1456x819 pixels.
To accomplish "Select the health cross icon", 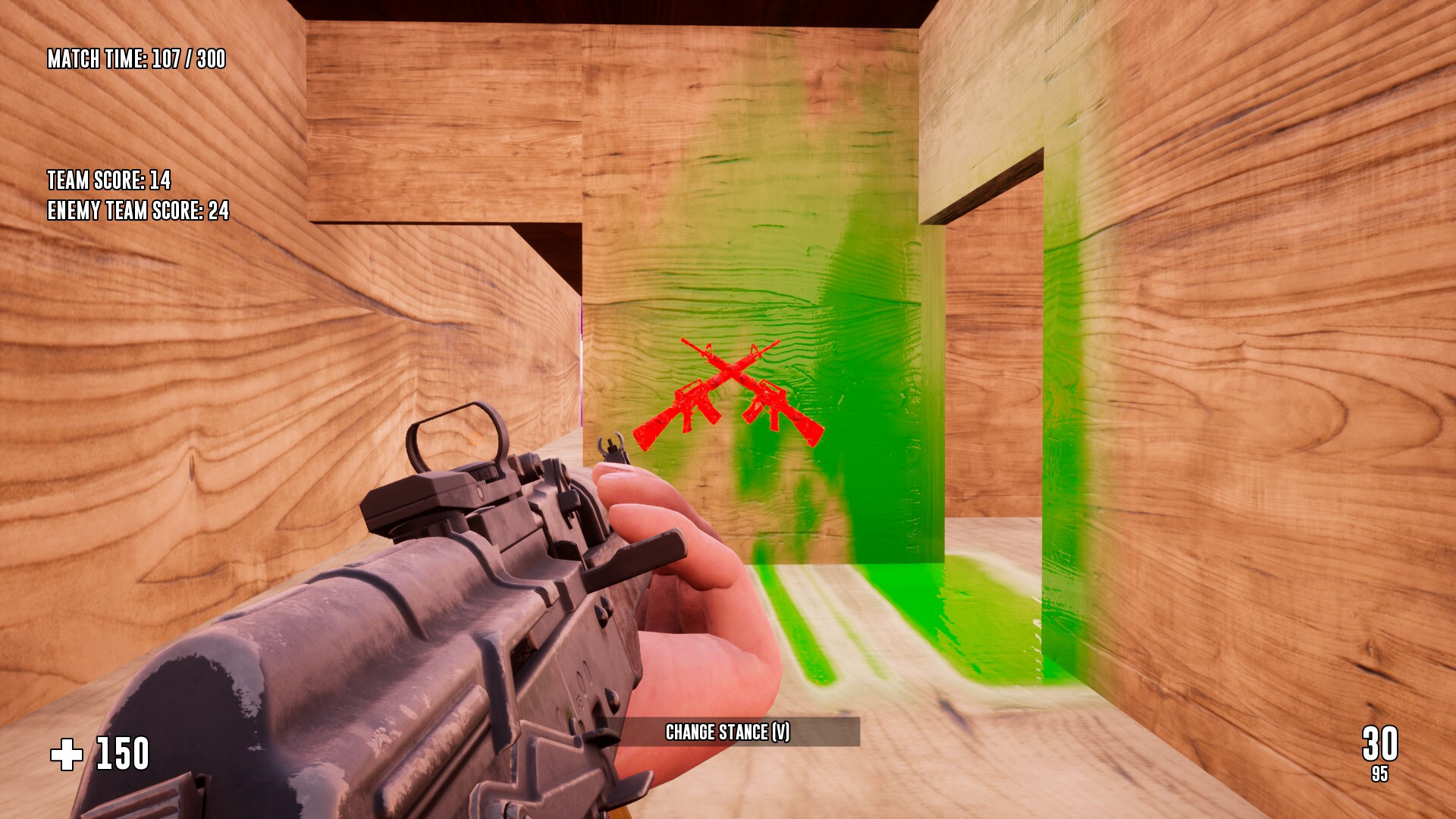I will click(65, 753).
